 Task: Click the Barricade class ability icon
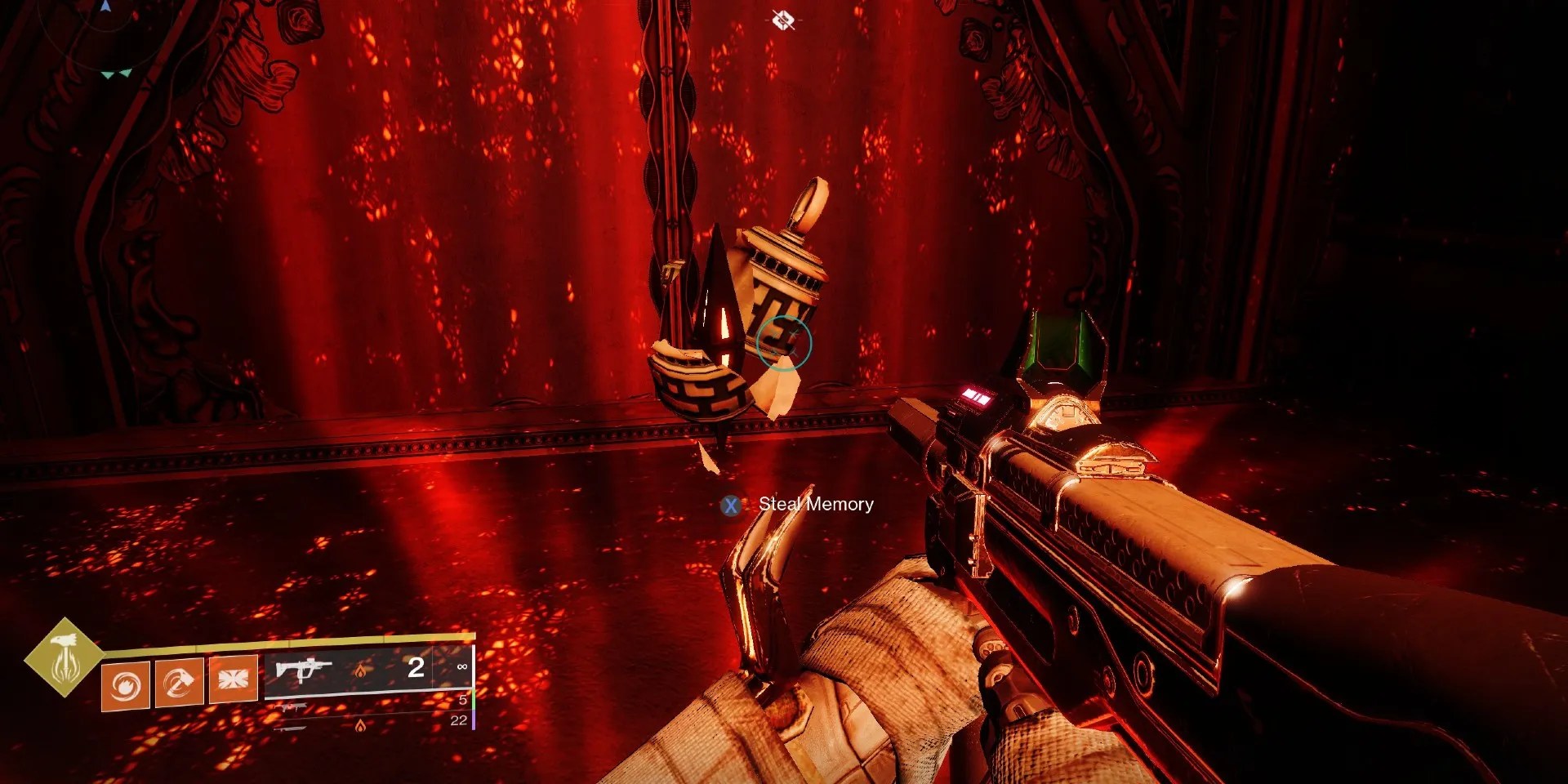[x=233, y=681]
